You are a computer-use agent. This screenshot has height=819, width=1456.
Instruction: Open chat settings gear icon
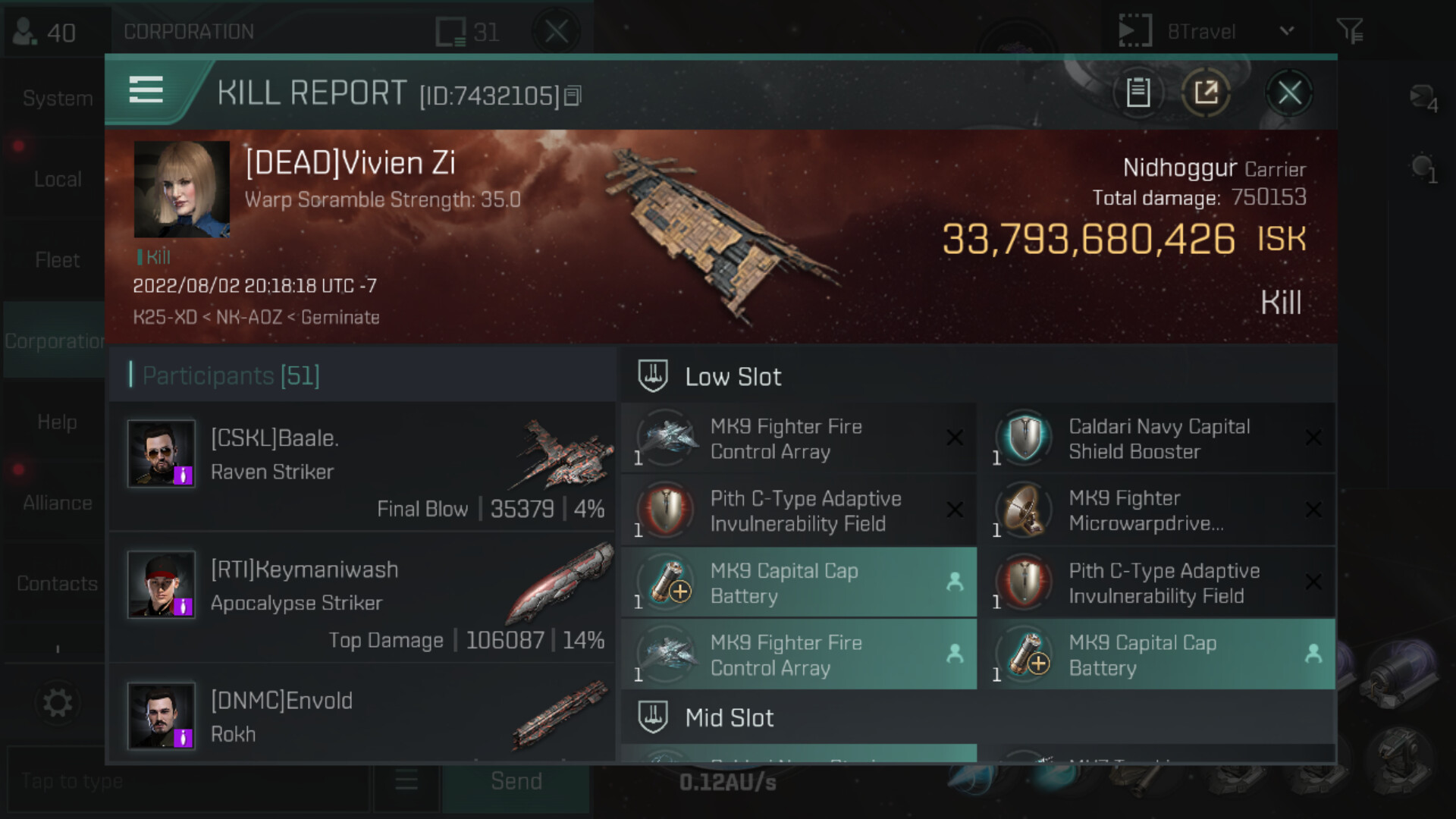(58, 703)
